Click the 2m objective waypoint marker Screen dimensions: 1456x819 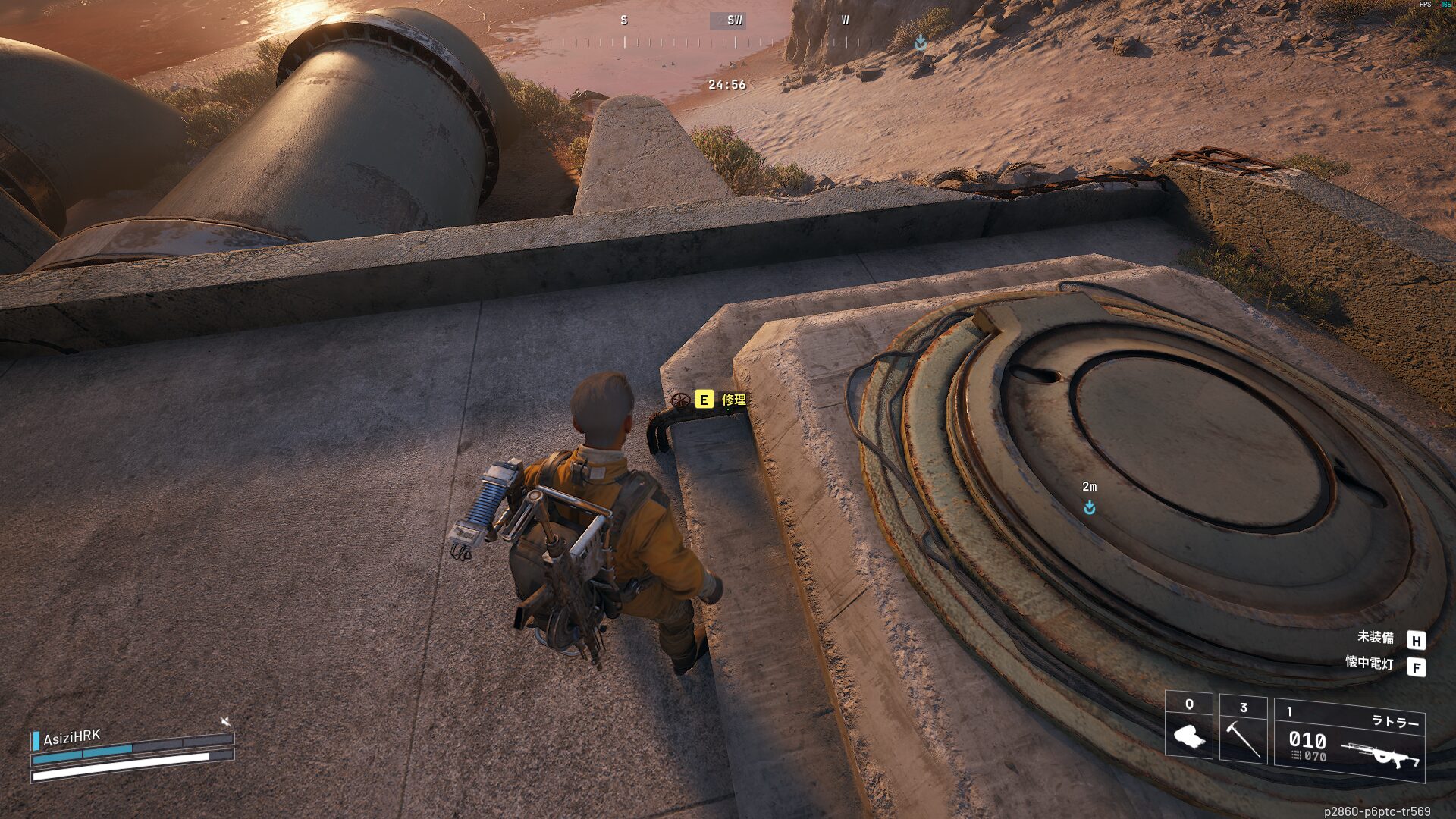click(x=1089, y=507)
